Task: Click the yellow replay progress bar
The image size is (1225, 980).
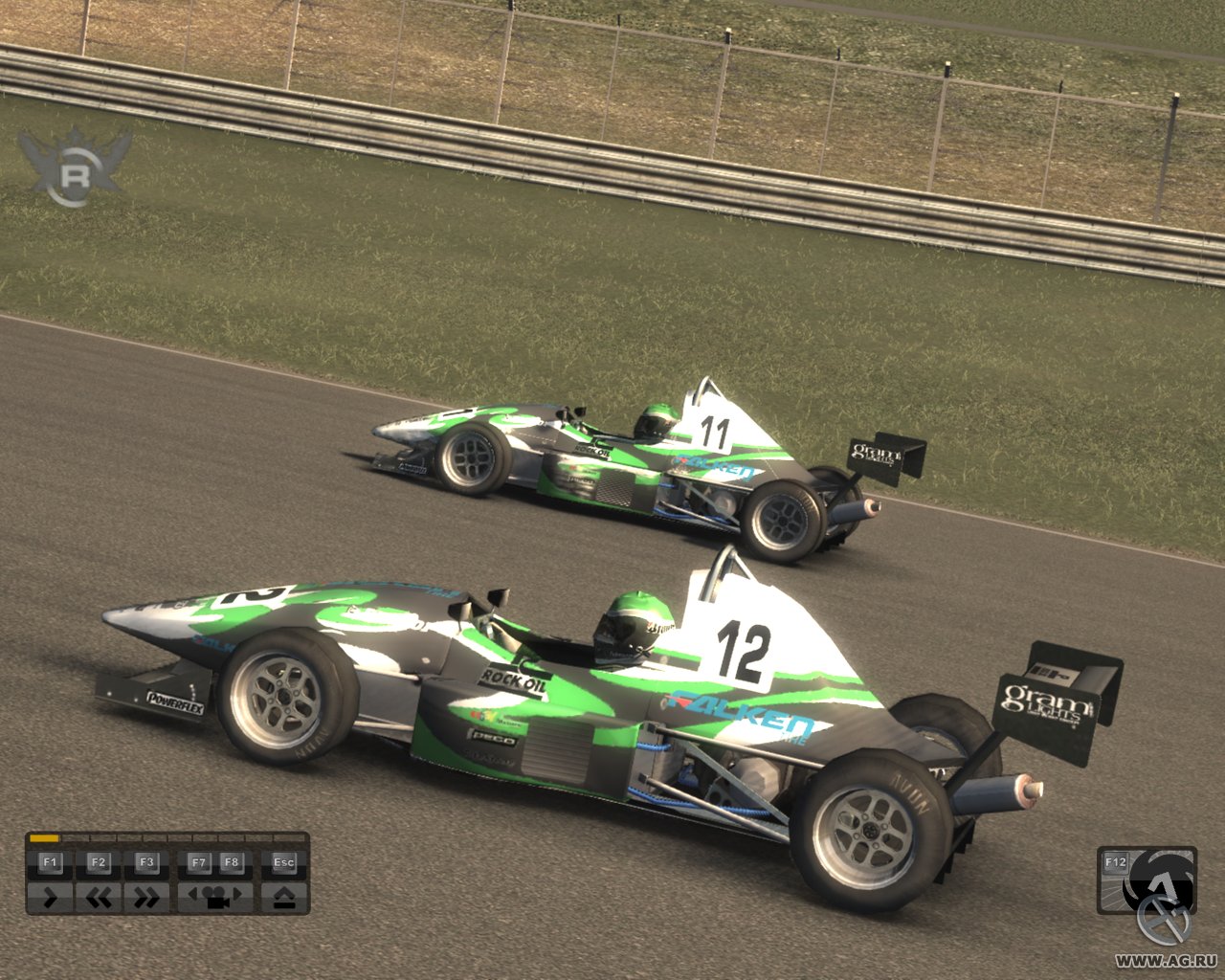Action: 43,836
